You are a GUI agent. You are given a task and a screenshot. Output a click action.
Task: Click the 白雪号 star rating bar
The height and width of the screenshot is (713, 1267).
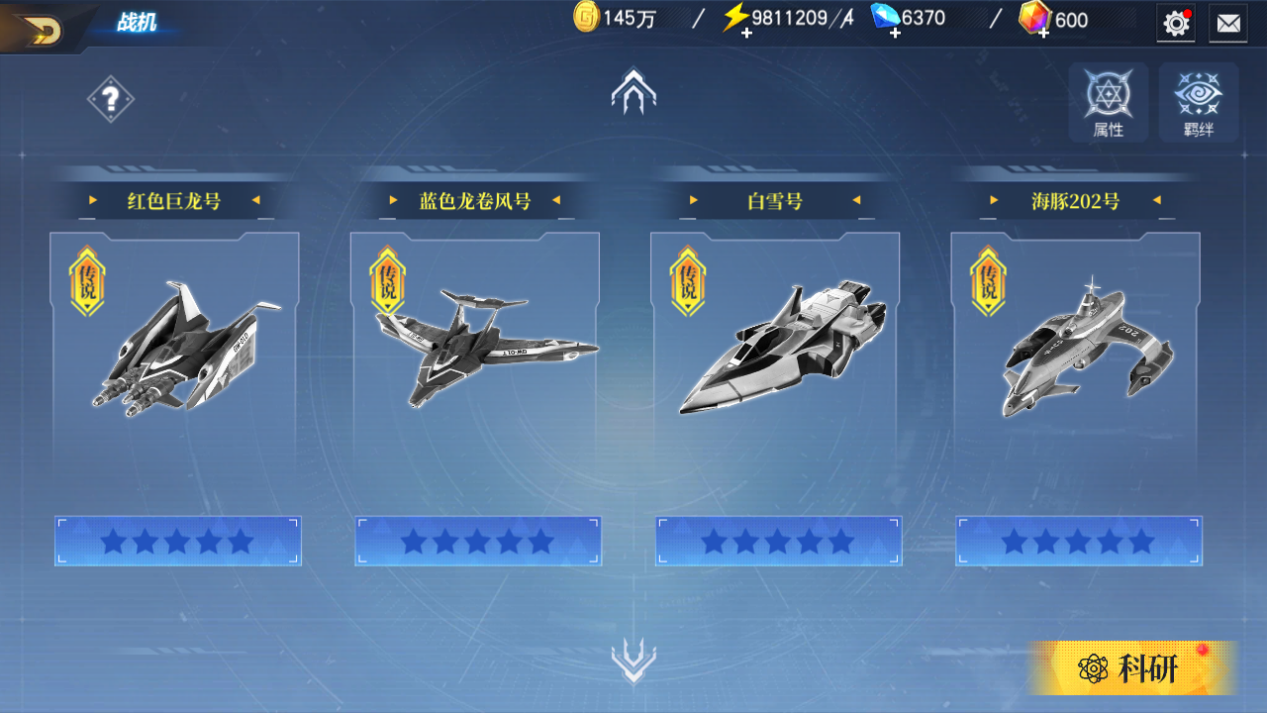(x=778, y=541)
